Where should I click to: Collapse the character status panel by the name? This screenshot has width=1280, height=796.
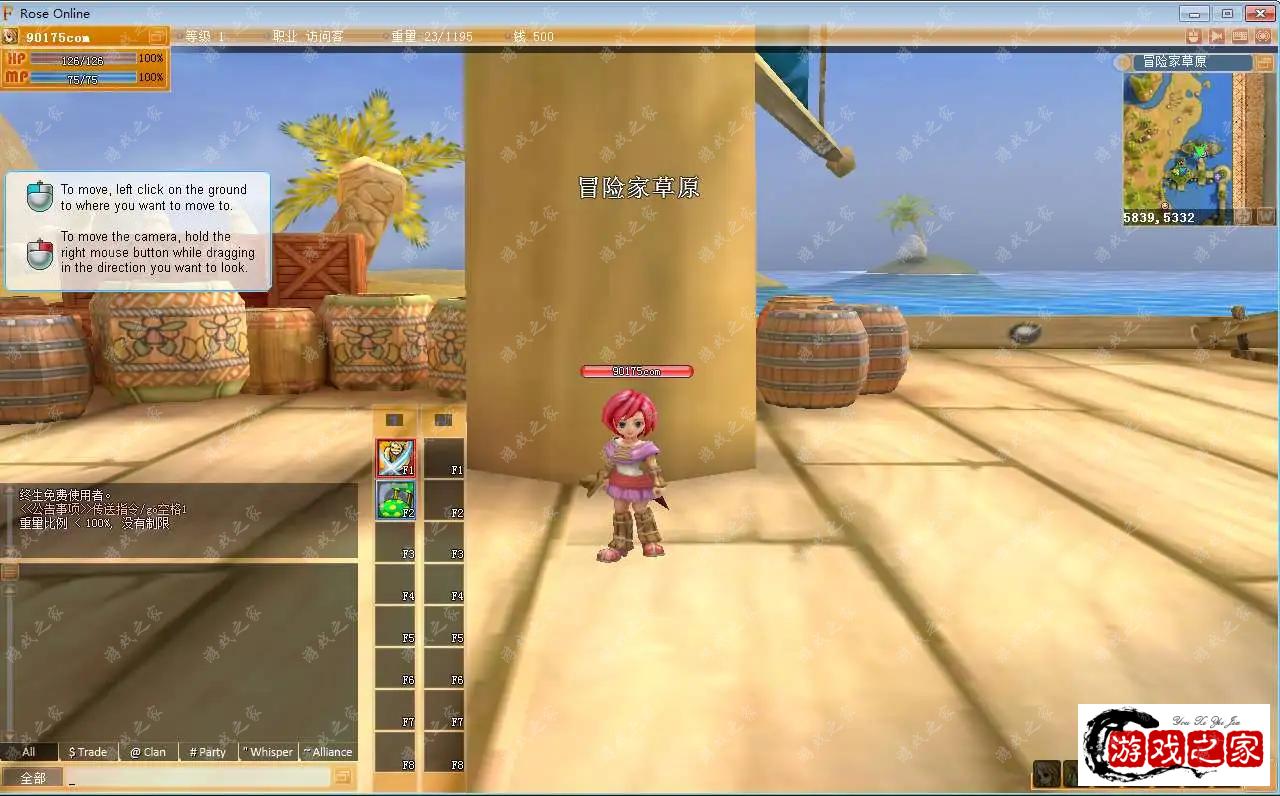157,37
